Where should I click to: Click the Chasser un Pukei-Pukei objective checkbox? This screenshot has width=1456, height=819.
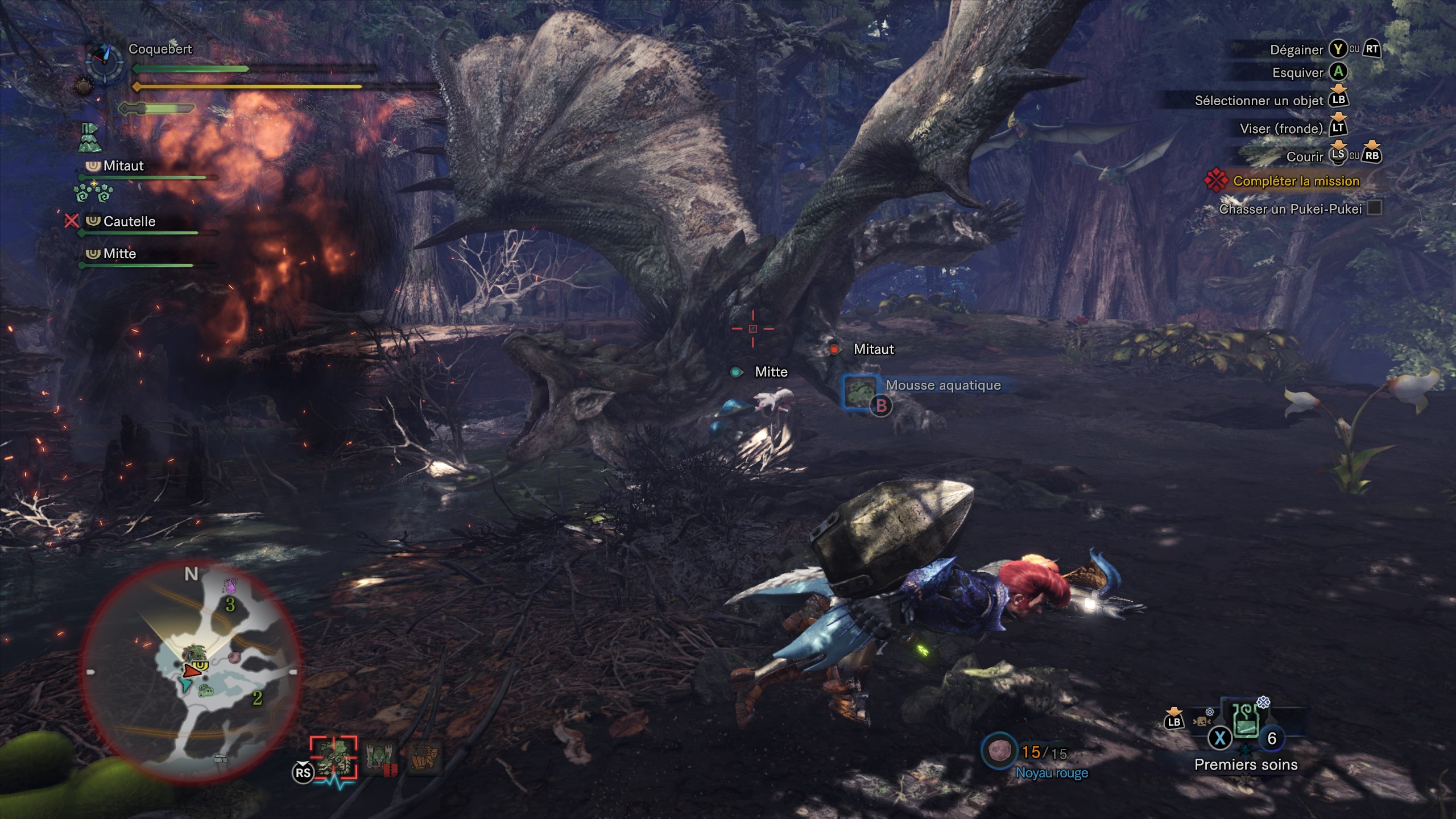[1374, 208]
